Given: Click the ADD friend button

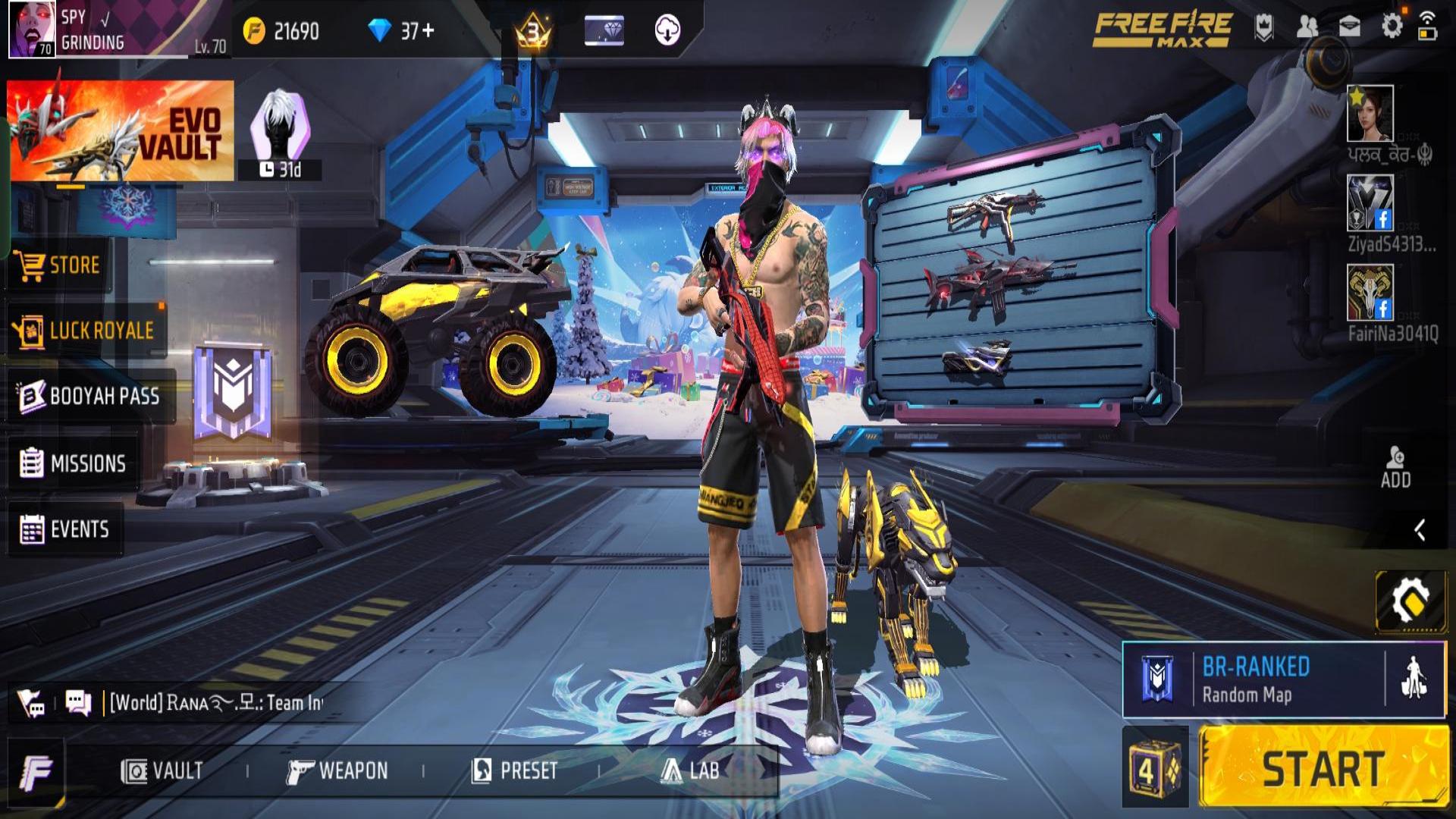Looking at the screenshot, I should 1395,467.
